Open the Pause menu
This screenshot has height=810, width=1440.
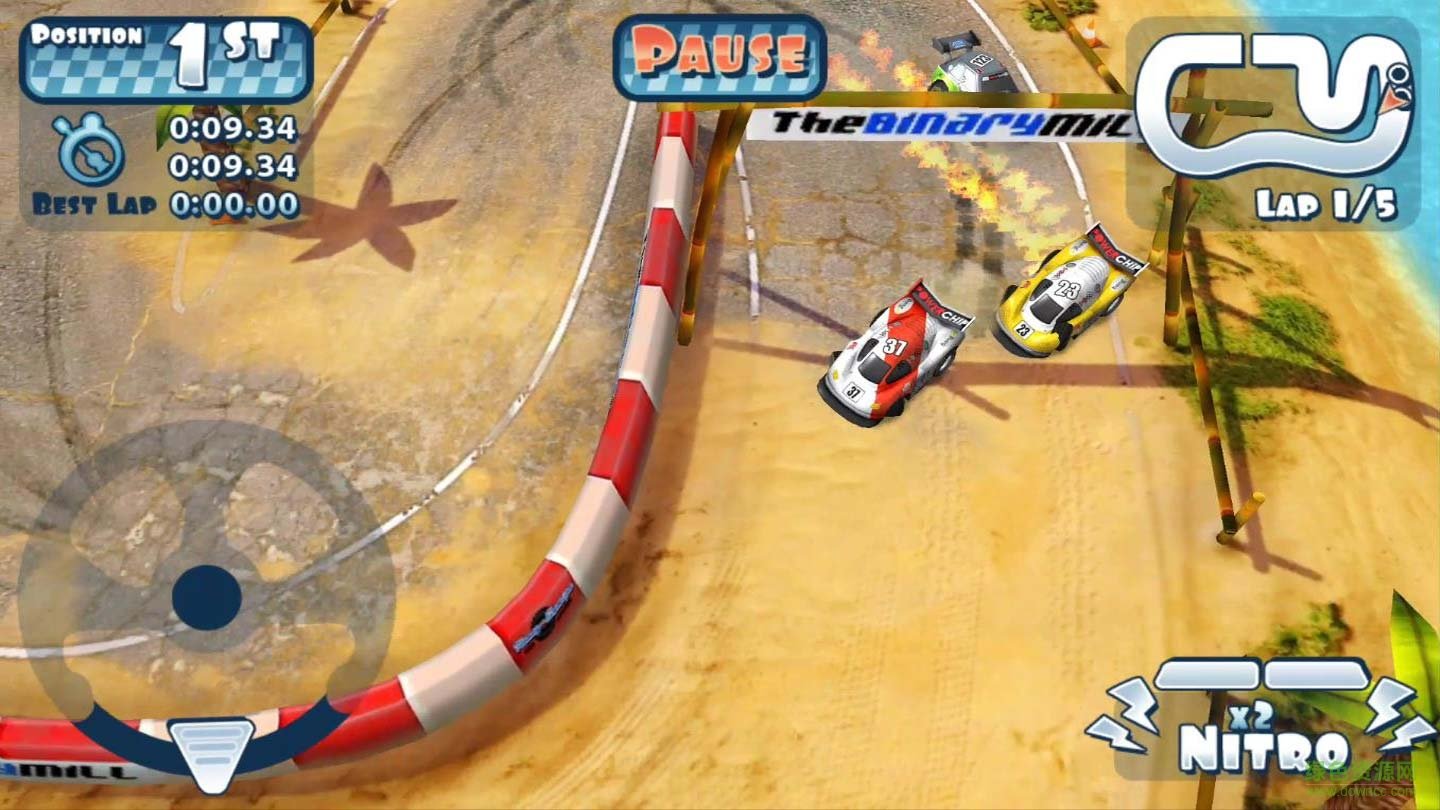[722, 55]
